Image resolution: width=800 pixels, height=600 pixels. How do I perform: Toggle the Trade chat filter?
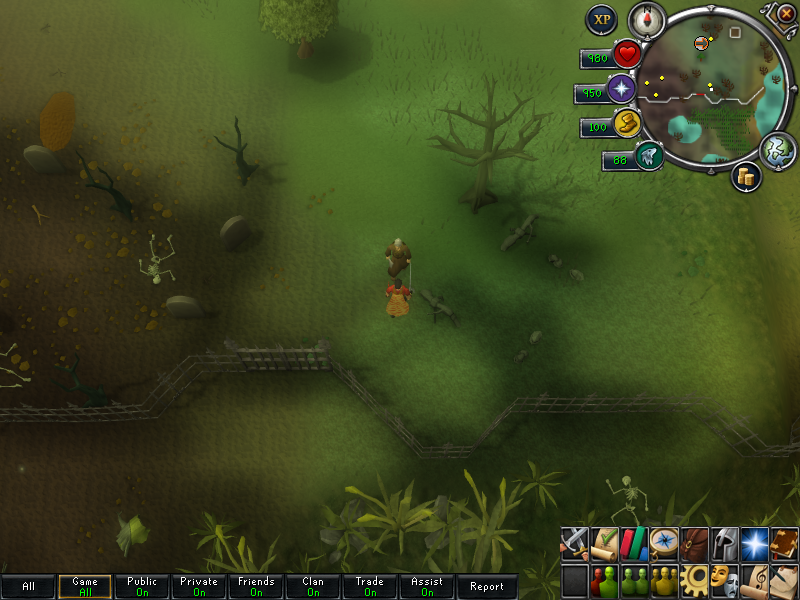pyautogui.click(x=369, y=587)
